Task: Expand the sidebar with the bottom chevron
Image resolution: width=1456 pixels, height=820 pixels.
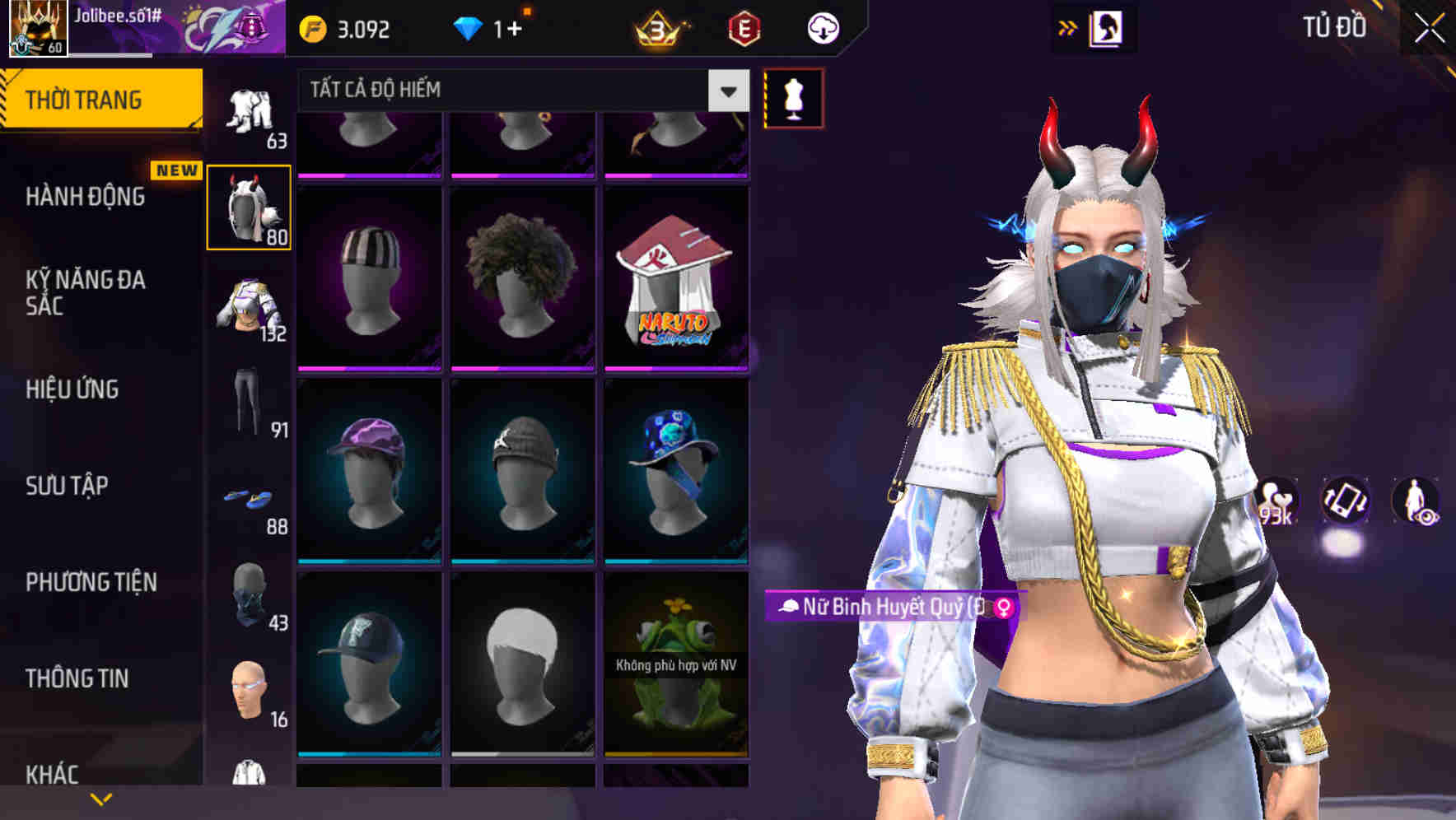Action: pos(100,799)
